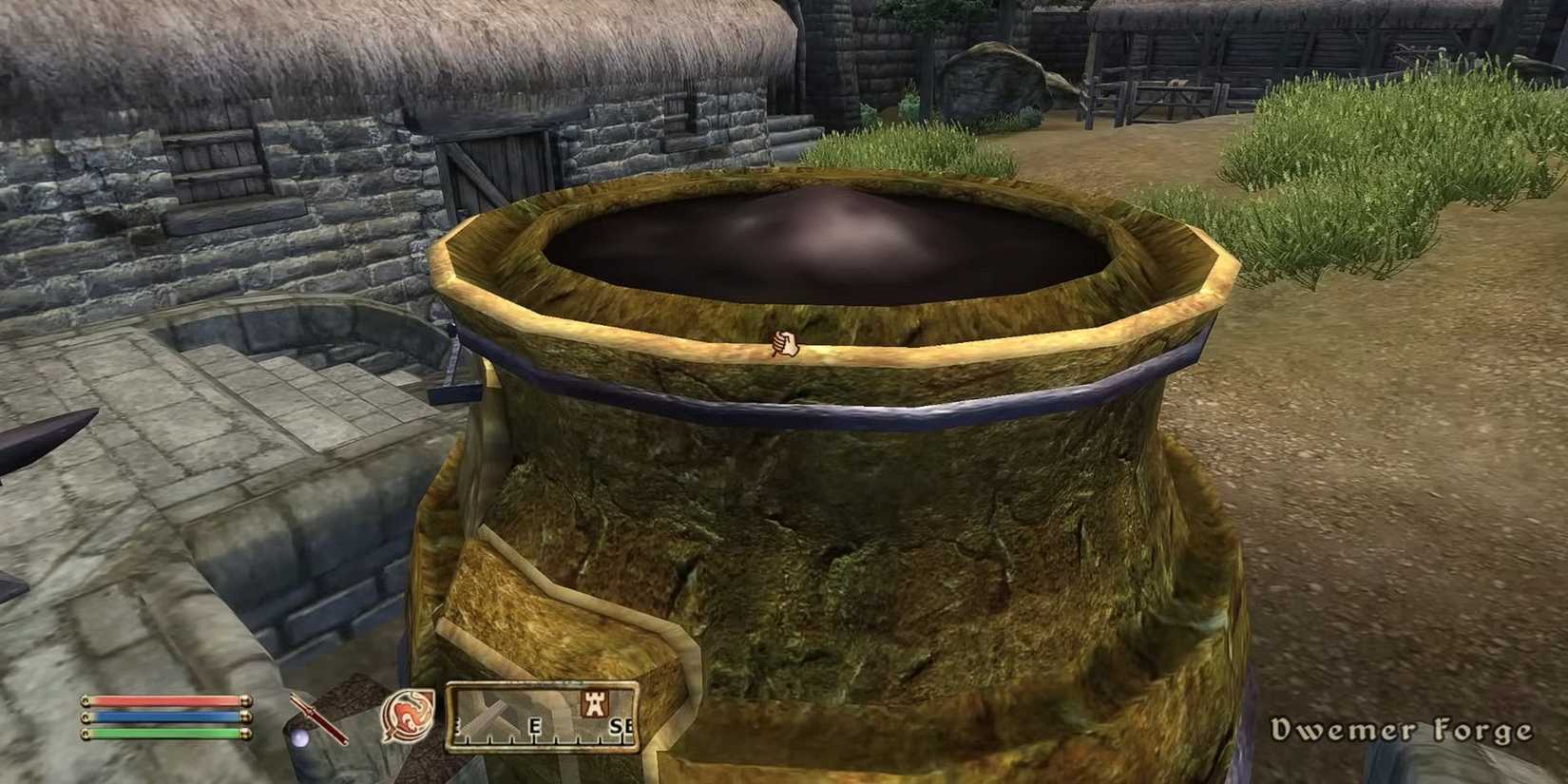Click the green fatigue bar
1568x784 pixels.
click(161, 734)
